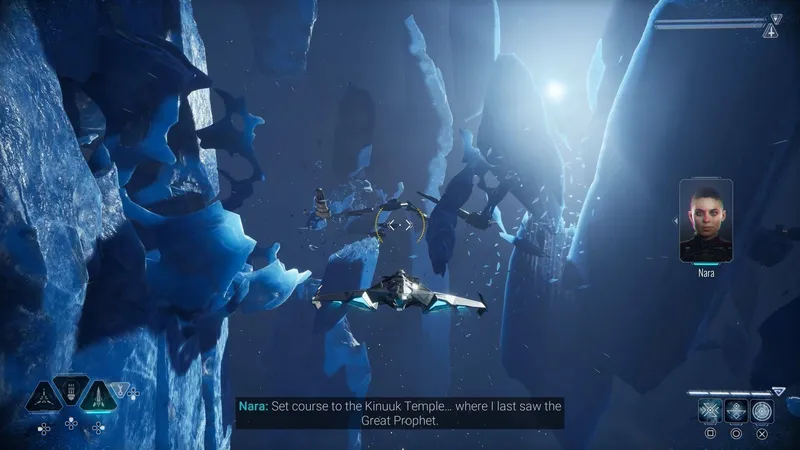Select the highlighted rocket weapon slot
The height and width of the screenshot is (450, 800).
pos(99,396)
